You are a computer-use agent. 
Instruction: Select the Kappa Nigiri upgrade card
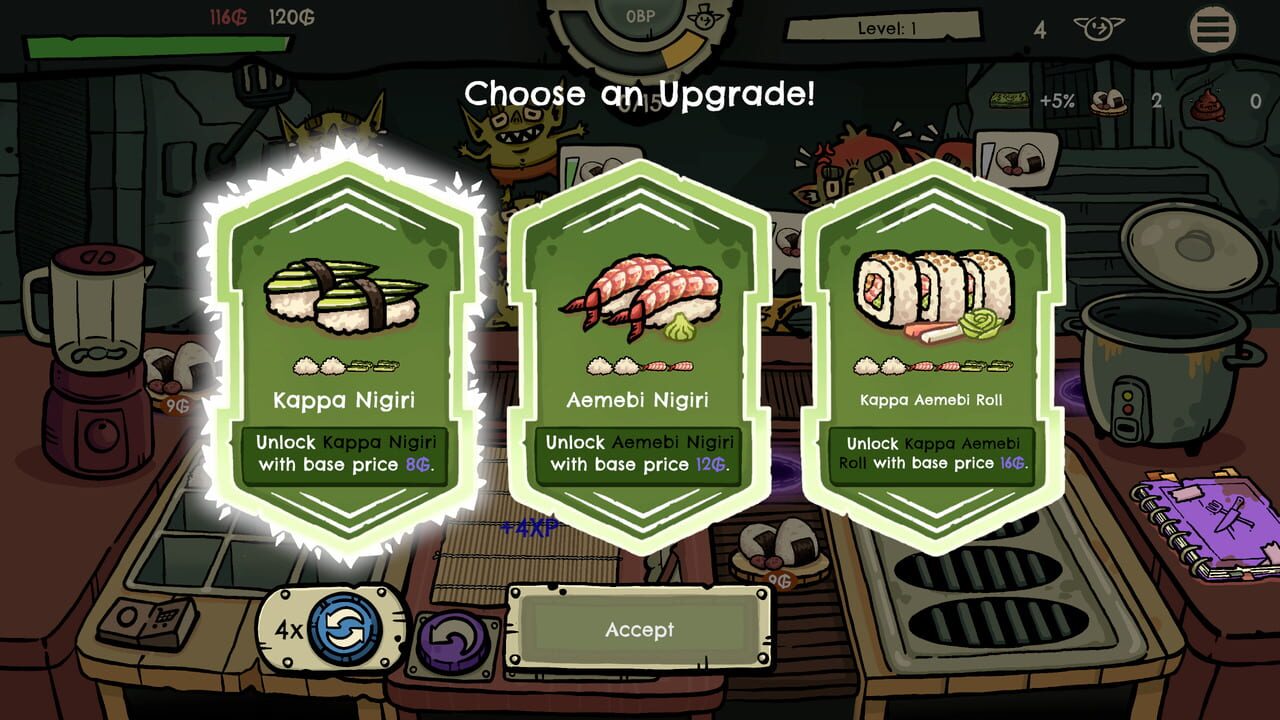[344, 350]
